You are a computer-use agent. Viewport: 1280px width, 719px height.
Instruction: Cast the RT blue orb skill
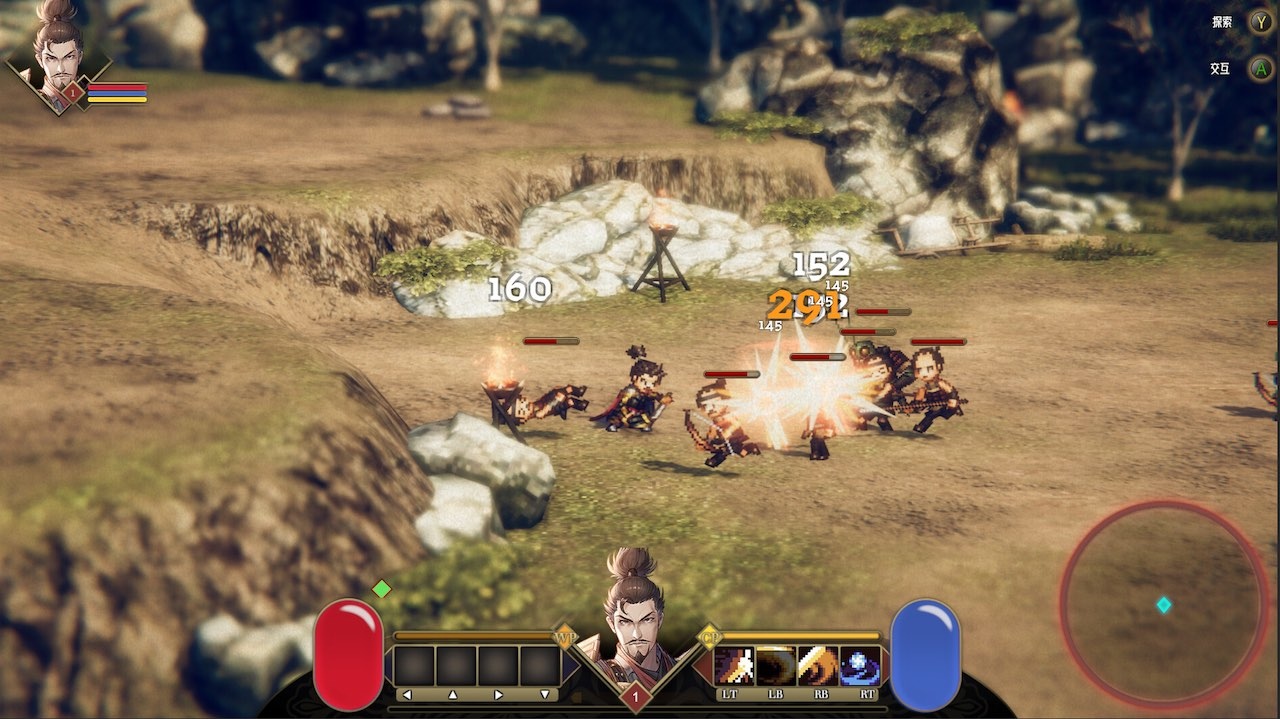[861, 666]
